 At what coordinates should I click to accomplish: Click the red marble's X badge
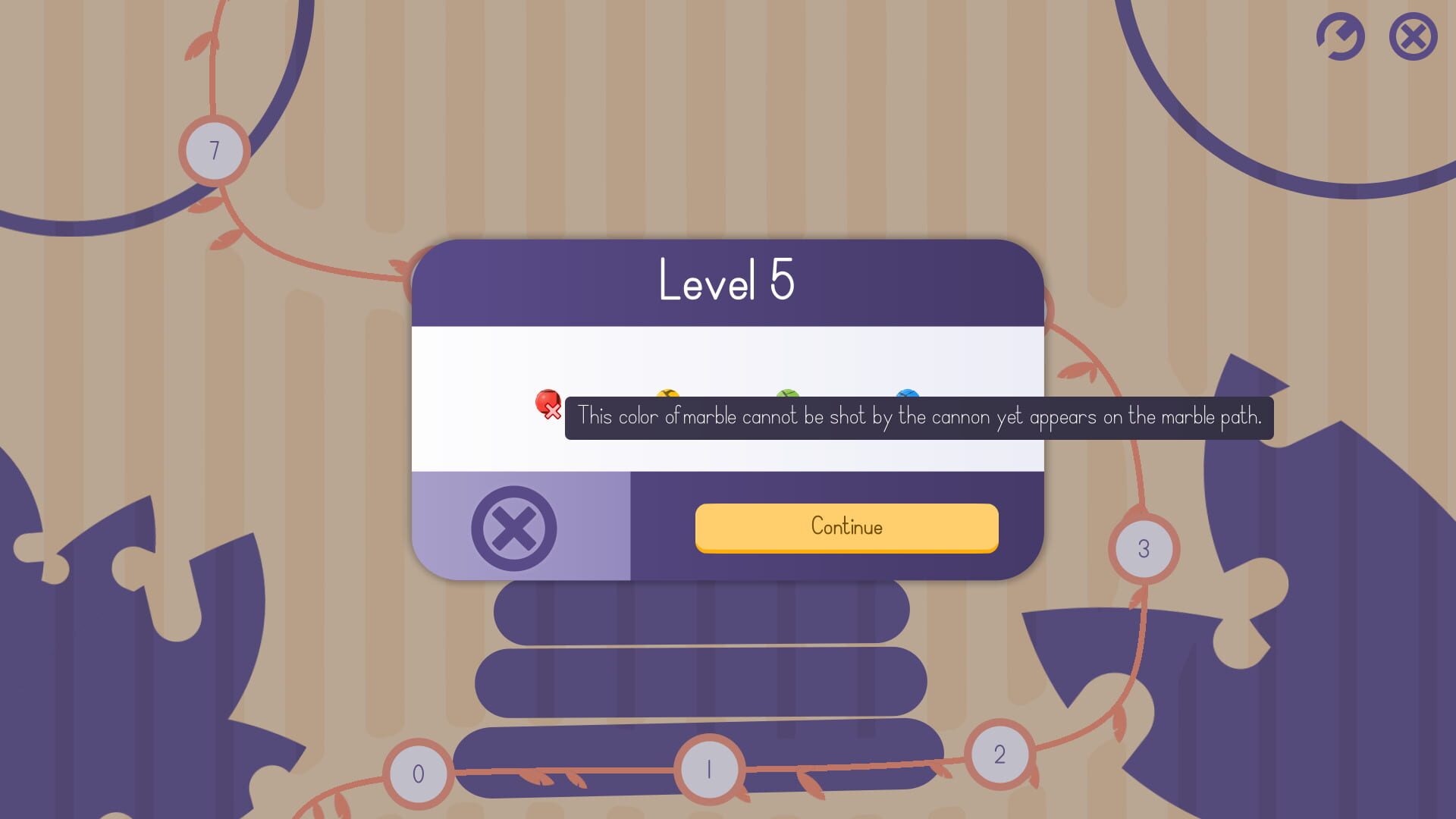click(x=553, y=413)
